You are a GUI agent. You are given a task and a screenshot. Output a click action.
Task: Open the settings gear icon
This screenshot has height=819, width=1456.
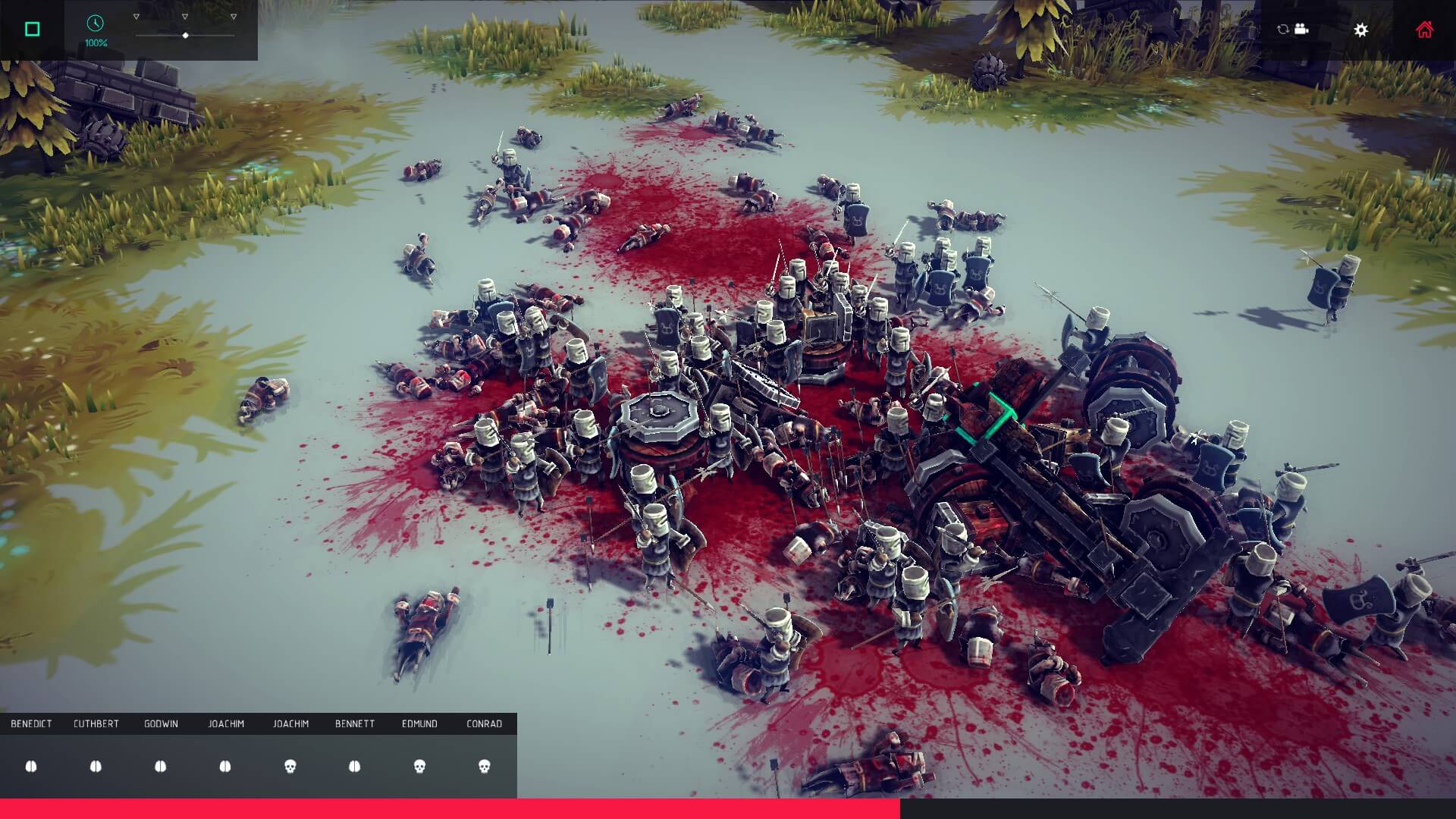point(1361,30)
